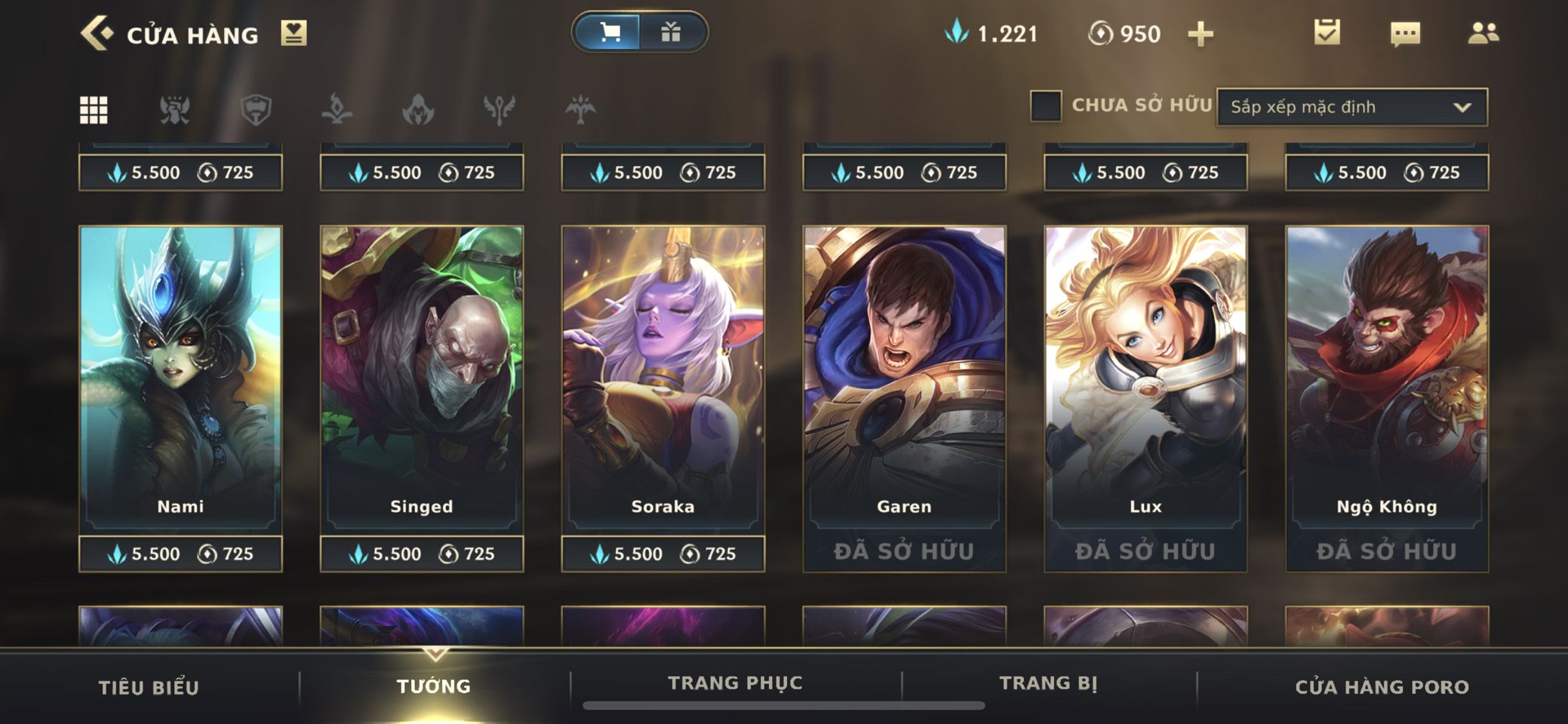Switch to the Tiêu Biểu tab
1568x724 pixels.
[x=149, y=687]
